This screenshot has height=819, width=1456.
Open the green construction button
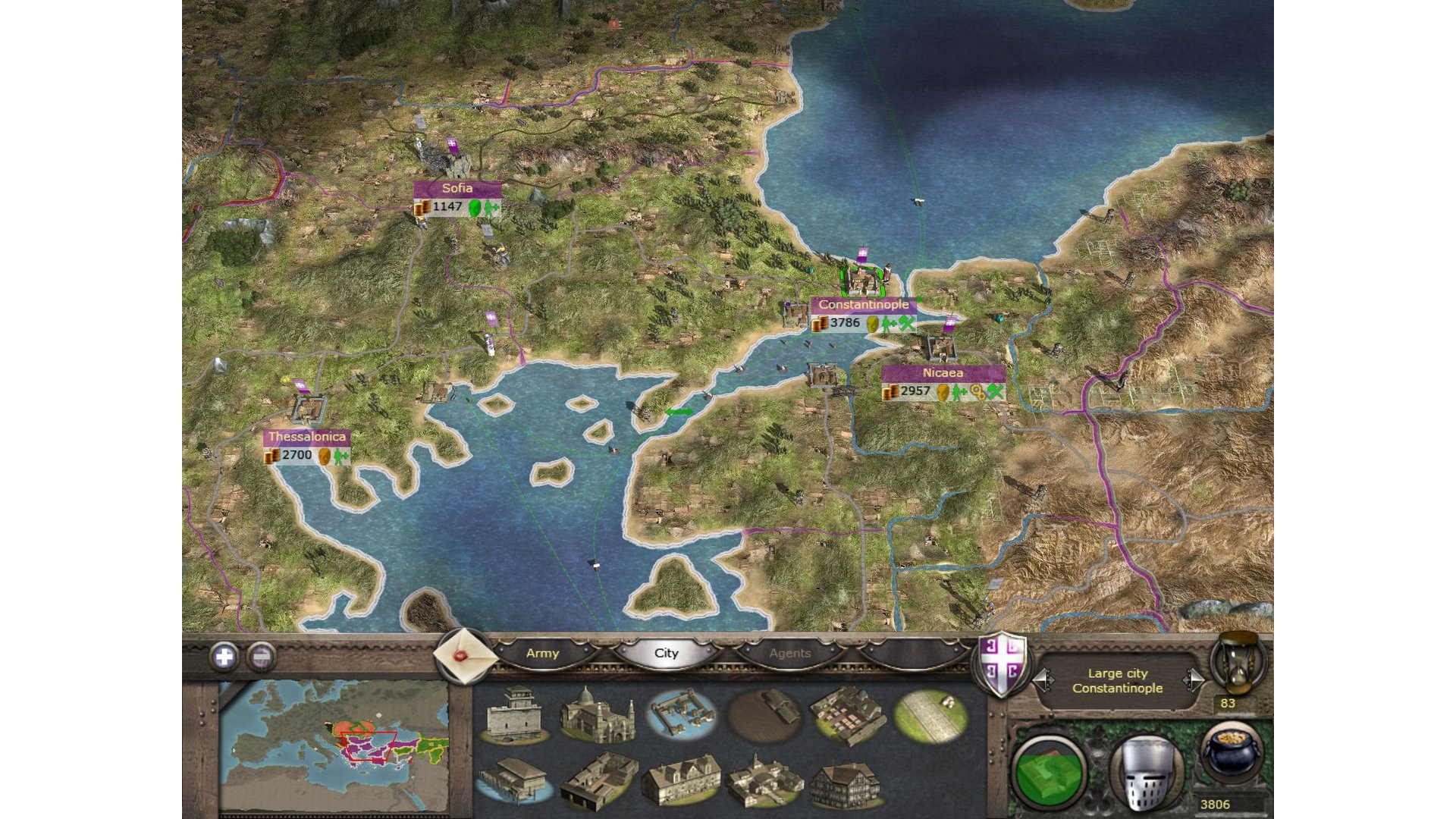click(x=1050, y=770)
